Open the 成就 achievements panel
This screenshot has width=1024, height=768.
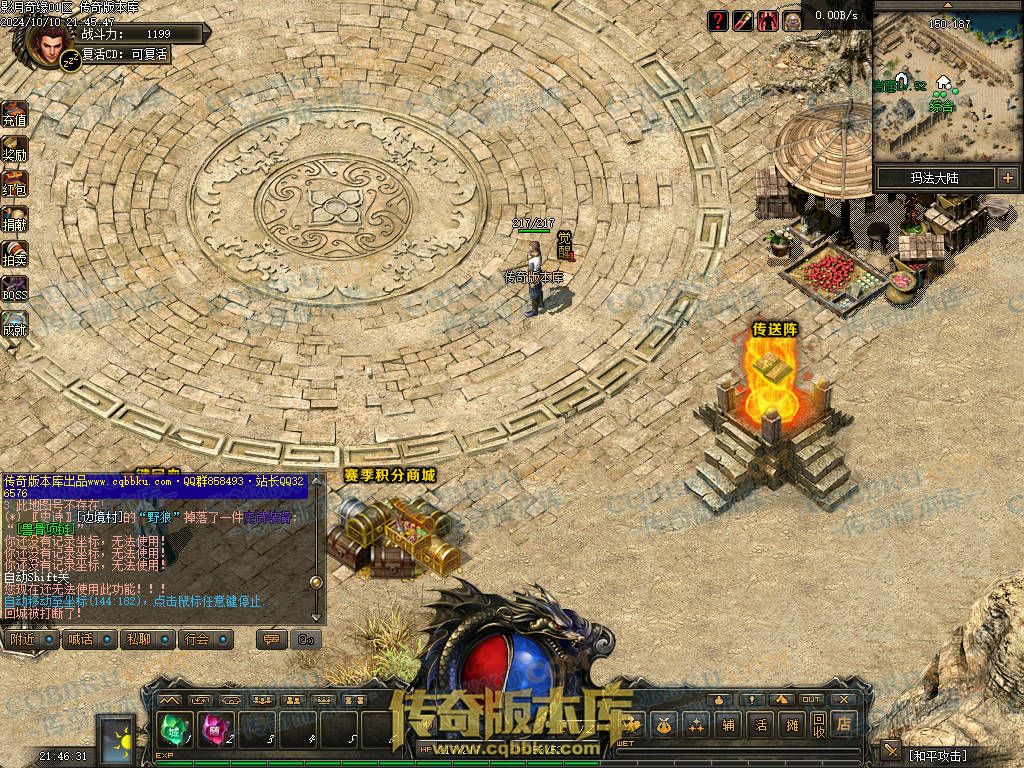pos(14,324)
